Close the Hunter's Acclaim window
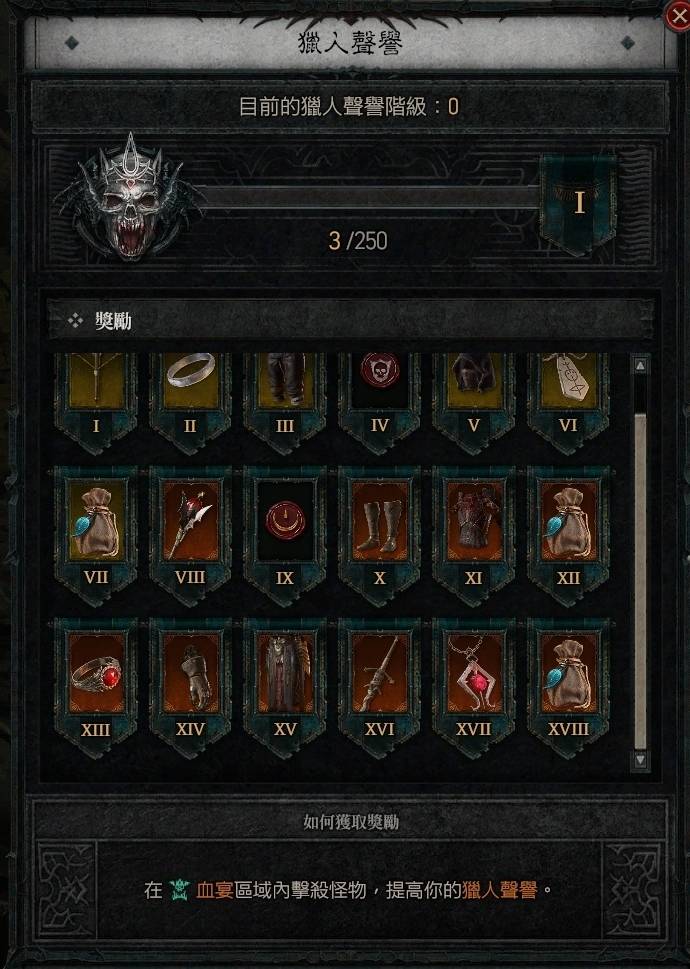690x969 pixels. click(676, 14)
